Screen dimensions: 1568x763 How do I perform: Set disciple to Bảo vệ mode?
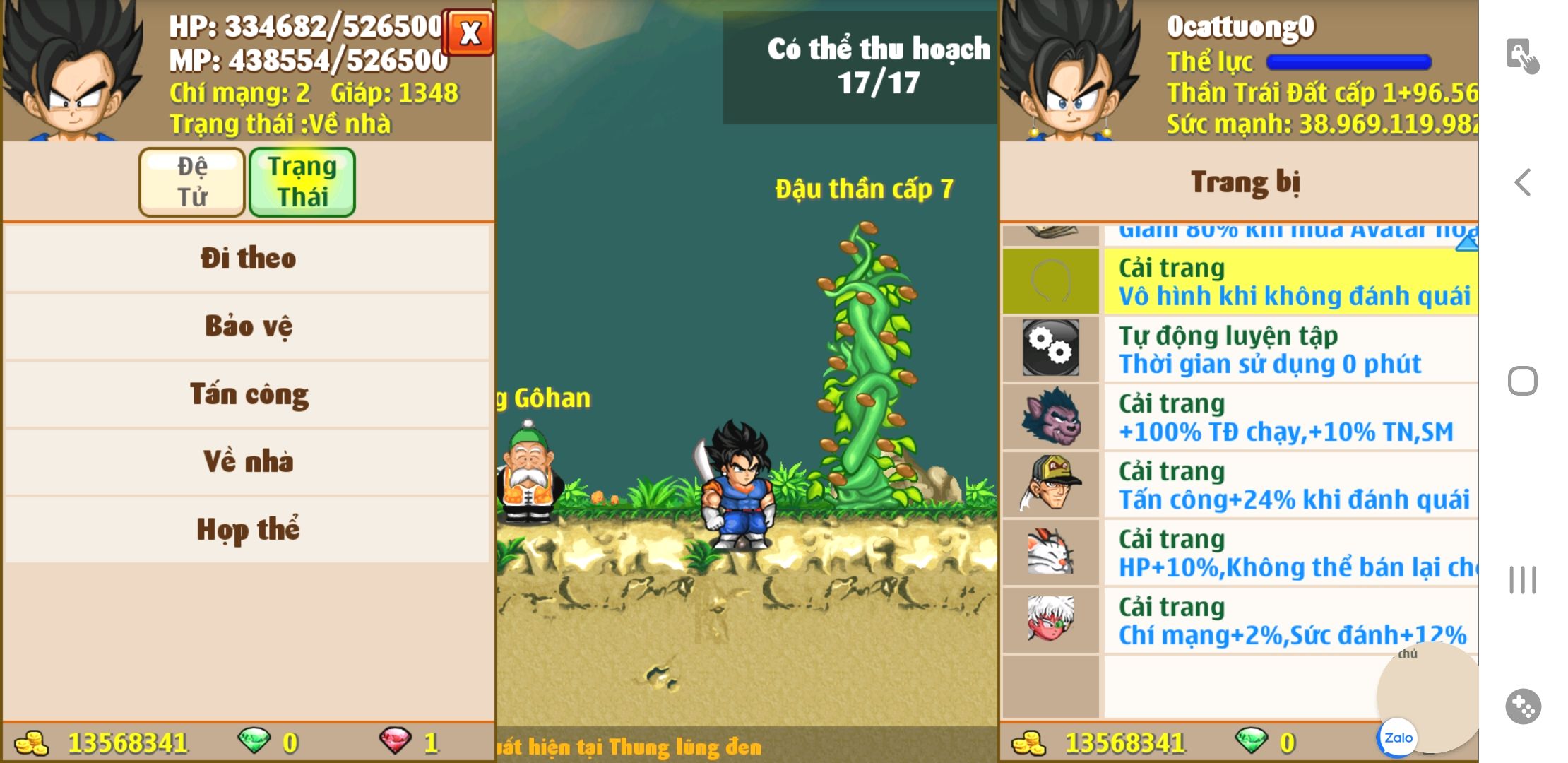[x=247, y=326]
